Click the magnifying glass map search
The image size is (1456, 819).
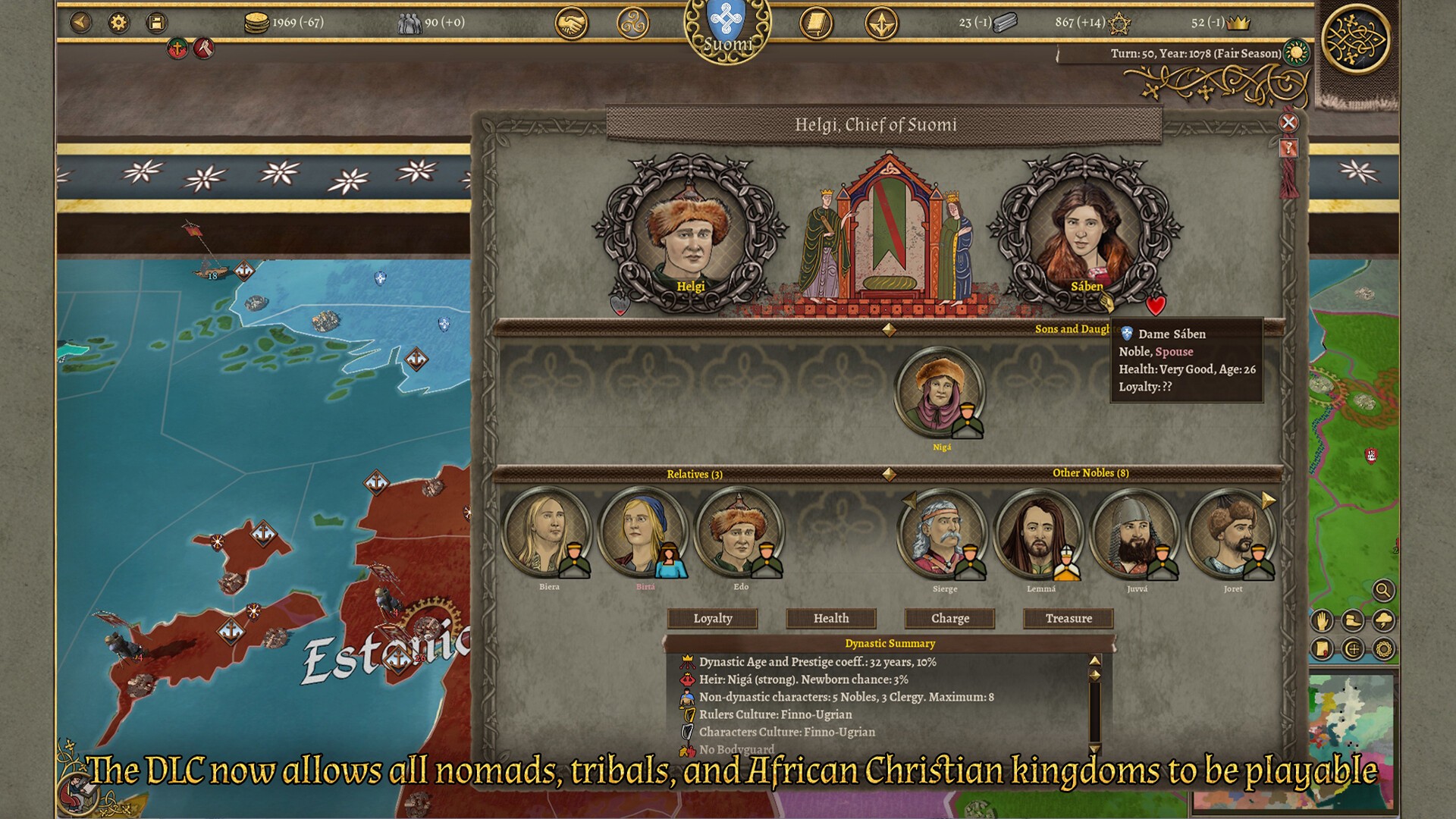tap(1383, 590)
